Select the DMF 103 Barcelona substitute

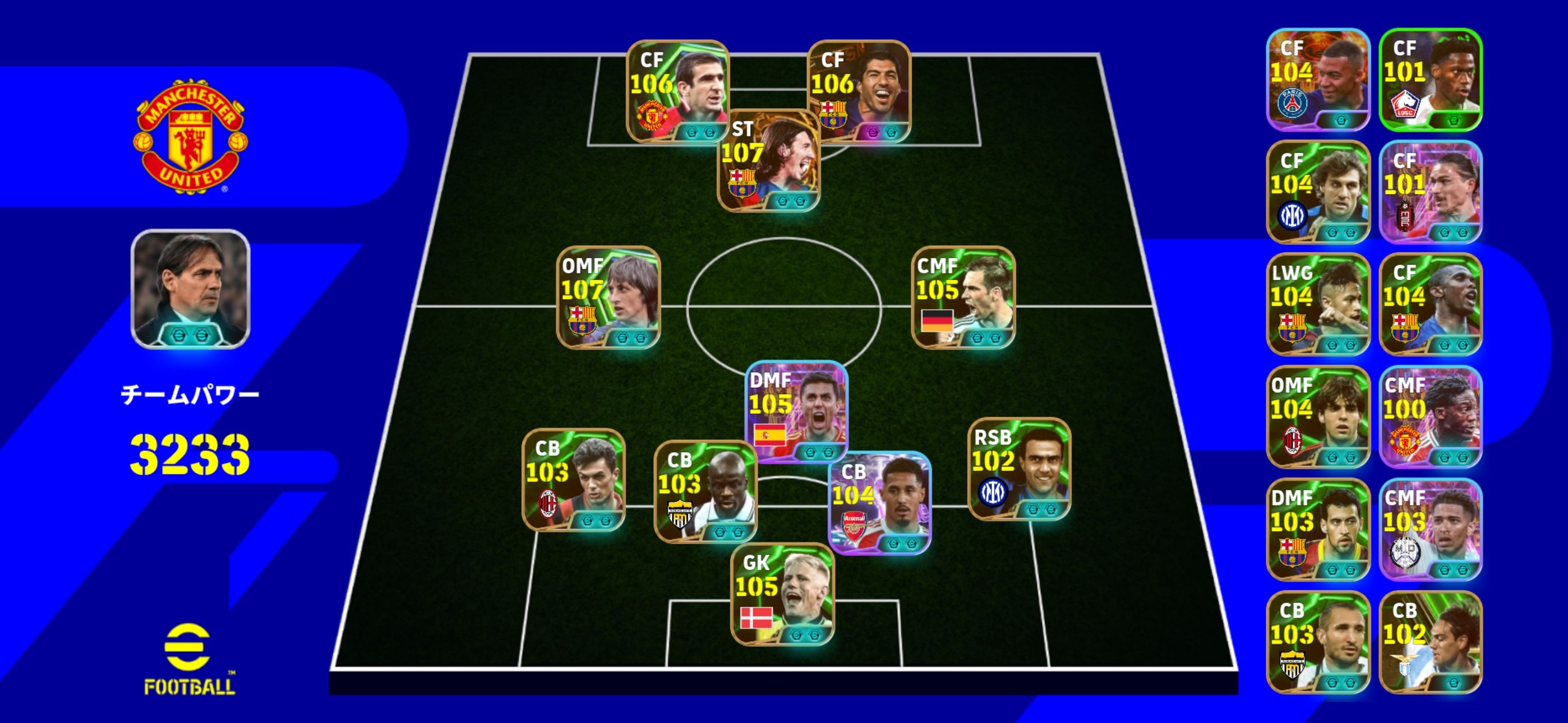(x=1318, y=530)
